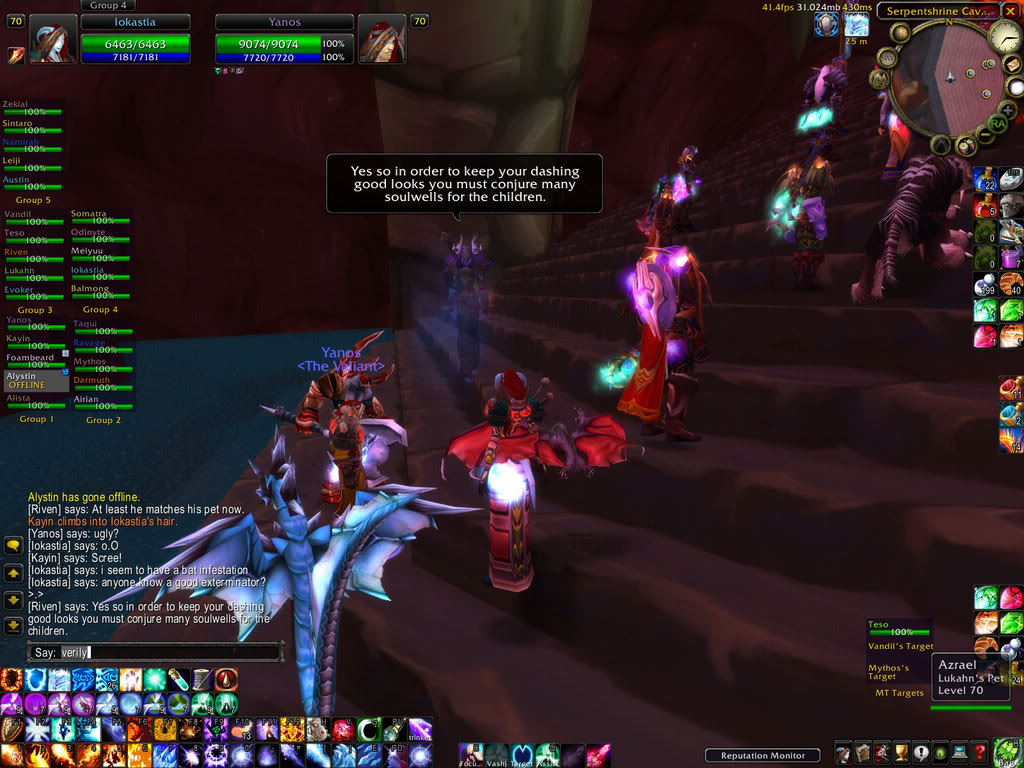Image resolution: width=1024 pixels, height=768 pixels.
Task: Open the Reputation Monitor bar
Action: click(762, 755)
